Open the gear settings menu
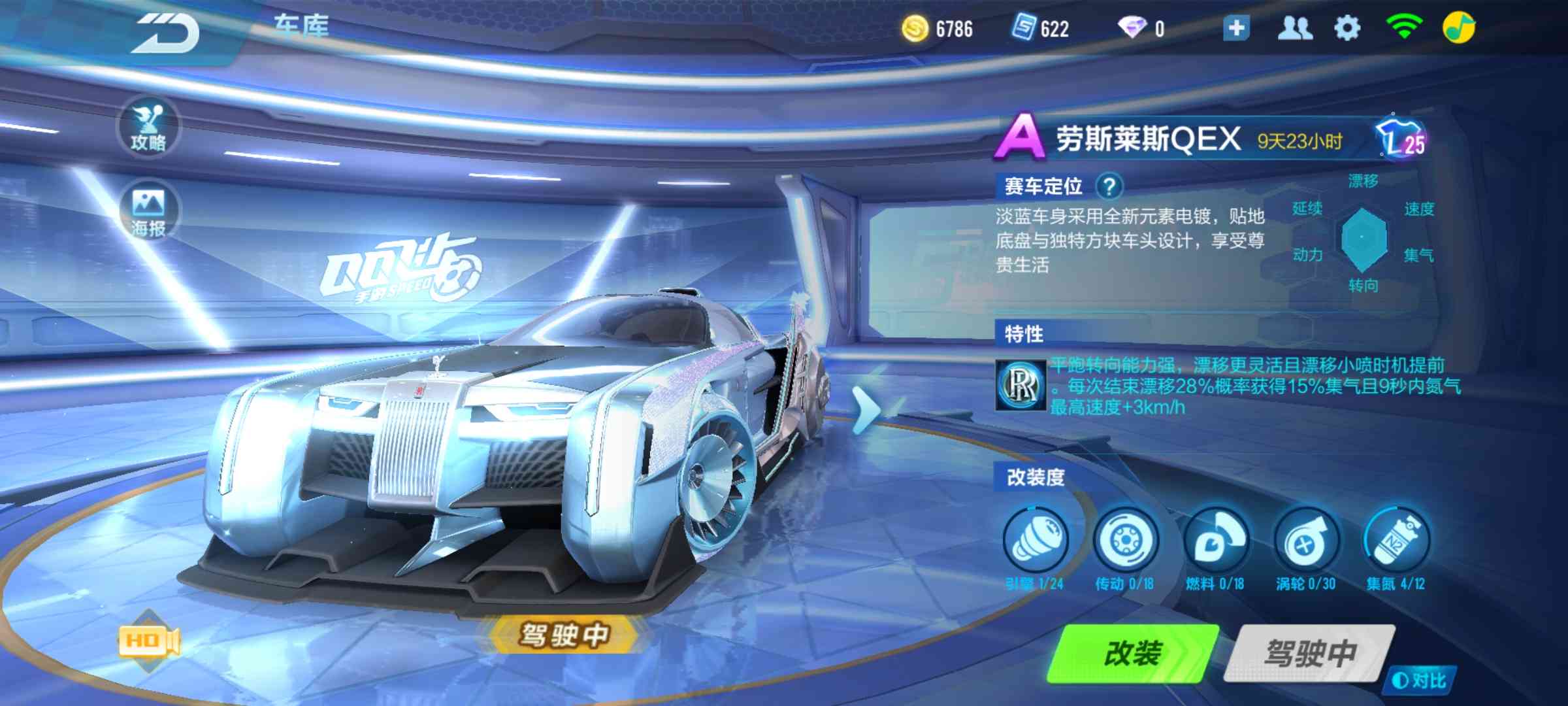 1347,29
